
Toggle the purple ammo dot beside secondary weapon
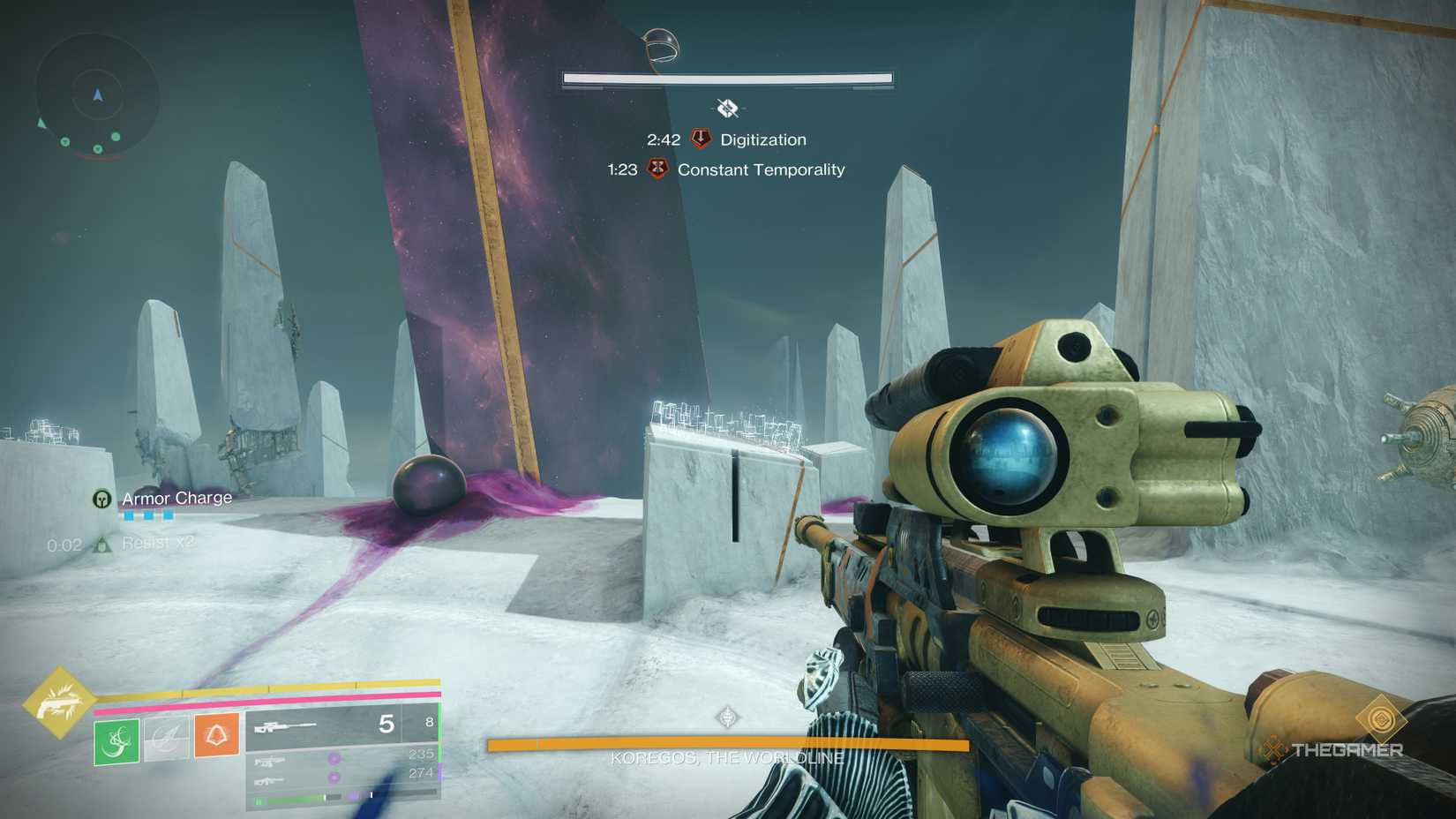point(334,761)
